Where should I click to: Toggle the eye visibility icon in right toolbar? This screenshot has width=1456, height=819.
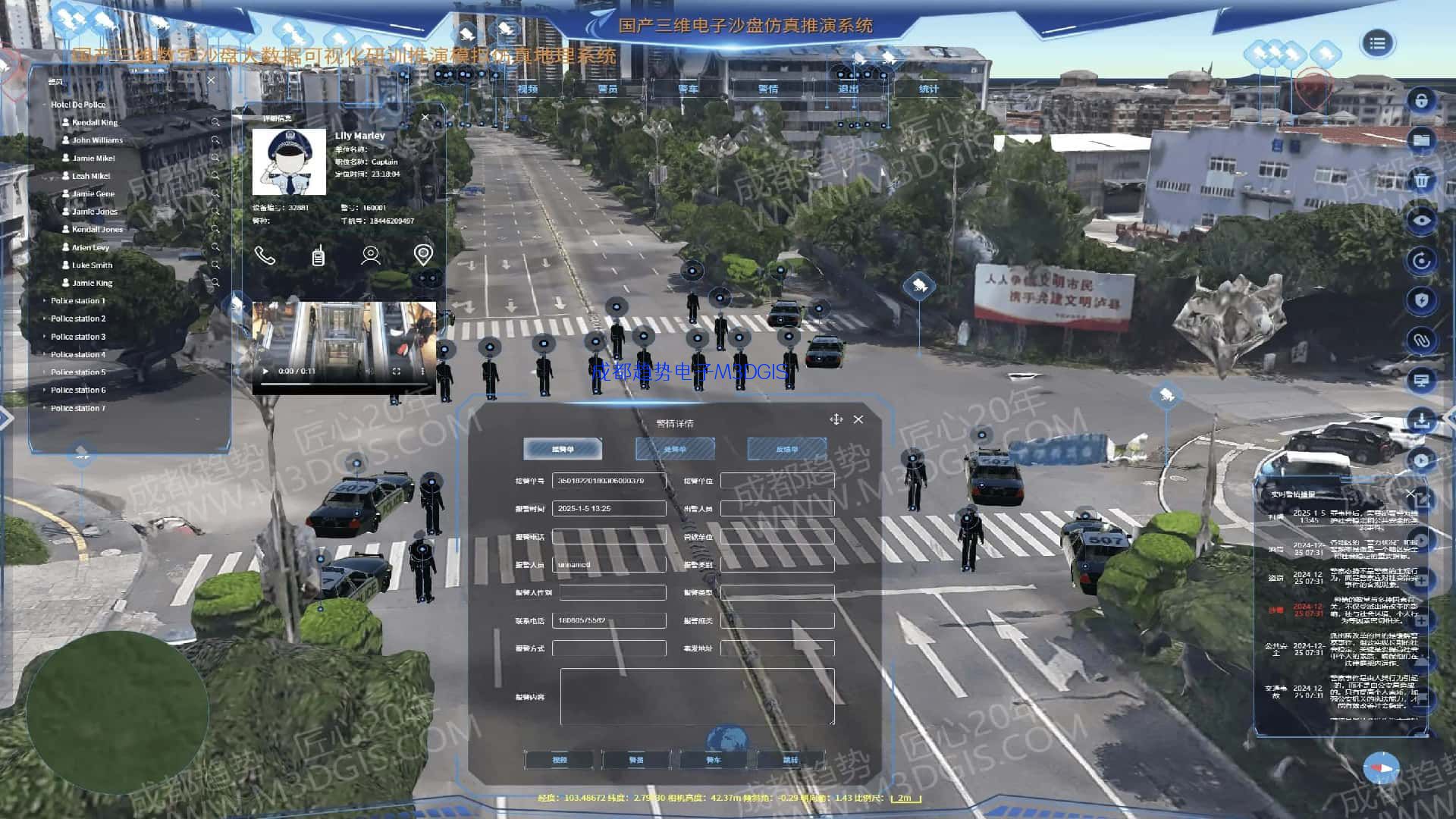click(1421, 221)
